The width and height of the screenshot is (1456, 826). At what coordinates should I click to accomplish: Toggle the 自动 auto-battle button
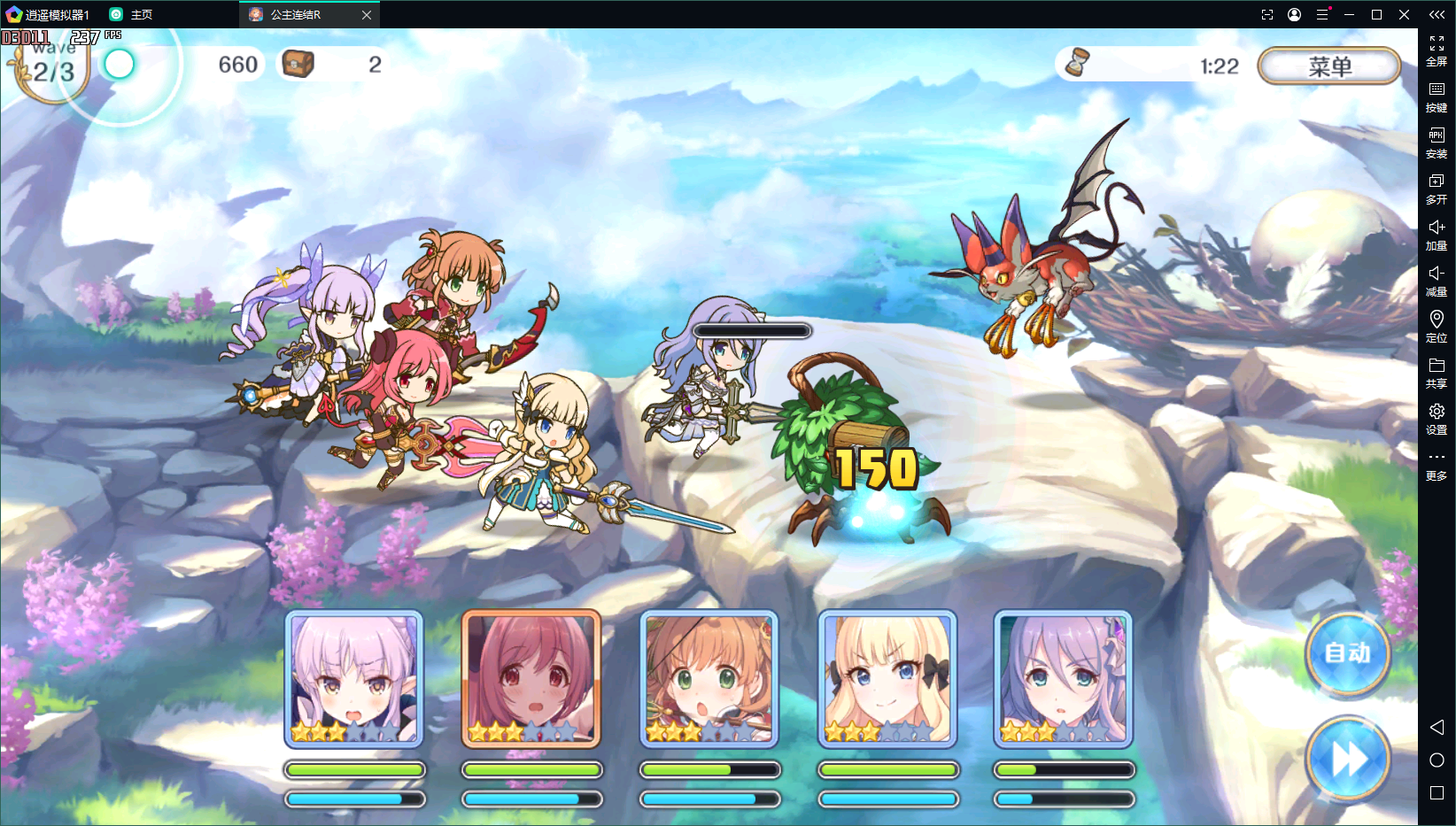1347,653
